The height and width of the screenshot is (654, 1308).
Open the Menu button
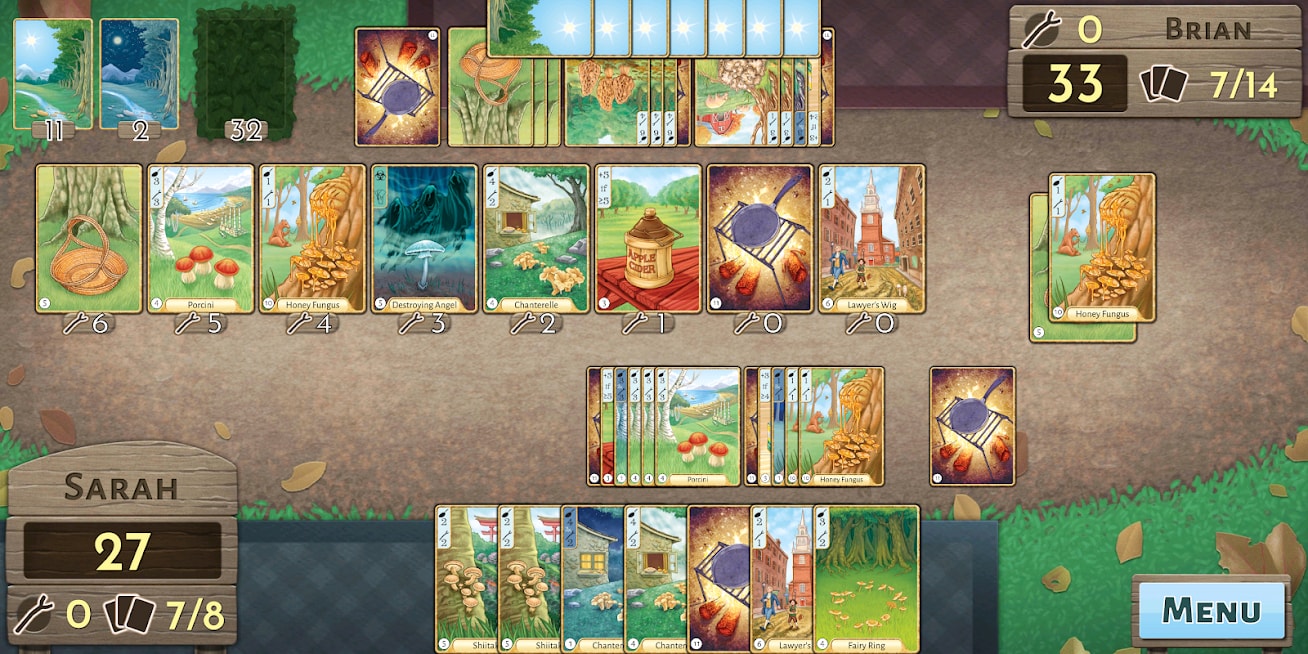pos(1211,609)
